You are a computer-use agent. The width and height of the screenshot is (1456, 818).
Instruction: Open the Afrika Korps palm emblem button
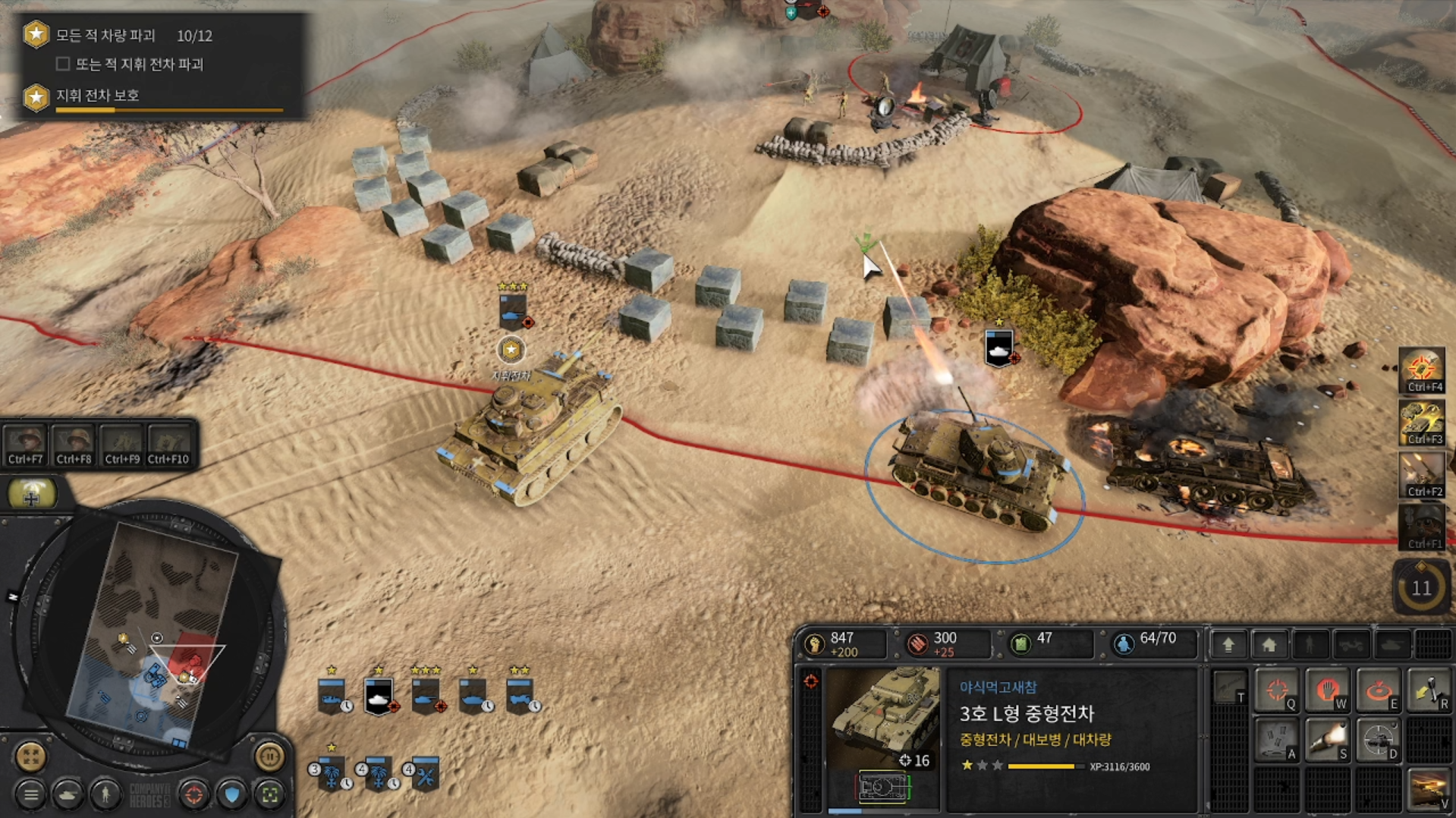coord(31,495)
